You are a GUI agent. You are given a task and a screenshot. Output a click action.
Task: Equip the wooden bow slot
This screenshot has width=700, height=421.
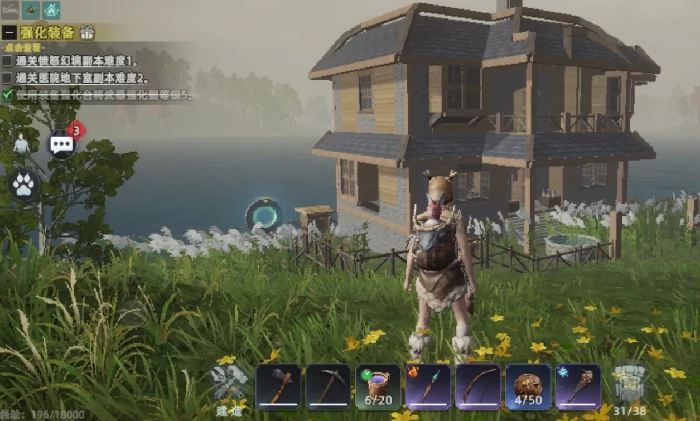pyautogui.click(x=478, y=386)
